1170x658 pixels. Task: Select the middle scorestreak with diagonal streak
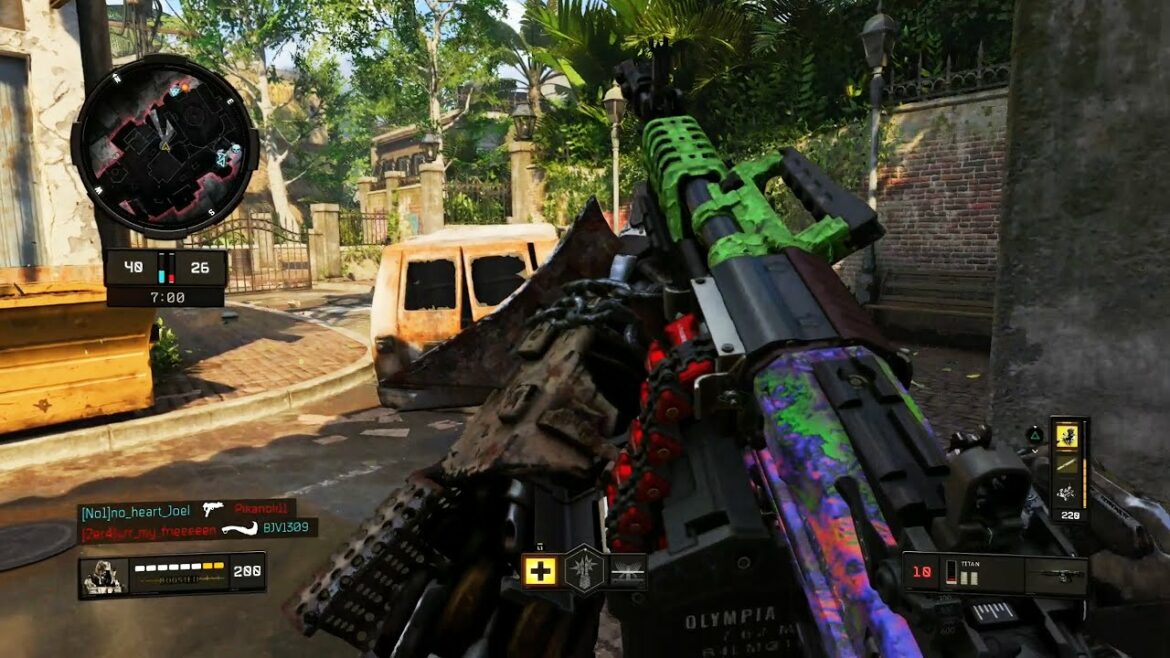click(1068, 464)
